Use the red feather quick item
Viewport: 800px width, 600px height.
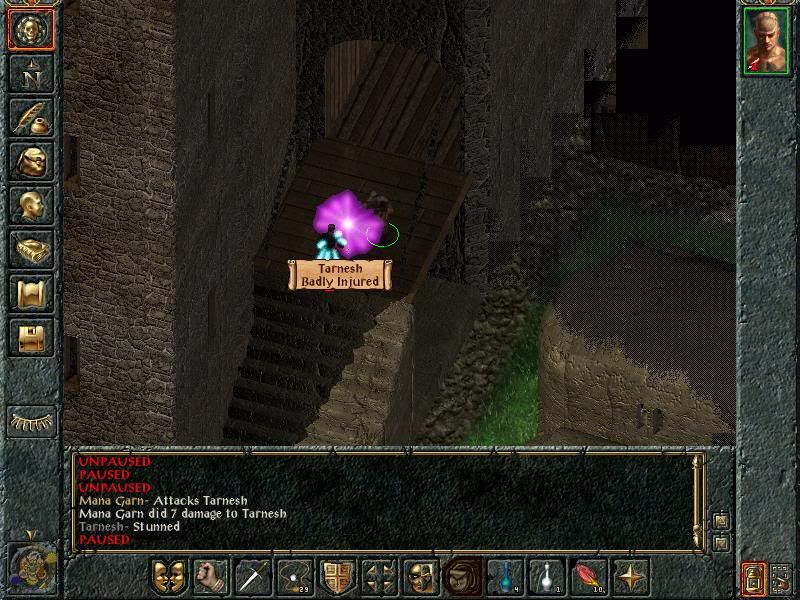pyautogui.click(x=588, y=577)
